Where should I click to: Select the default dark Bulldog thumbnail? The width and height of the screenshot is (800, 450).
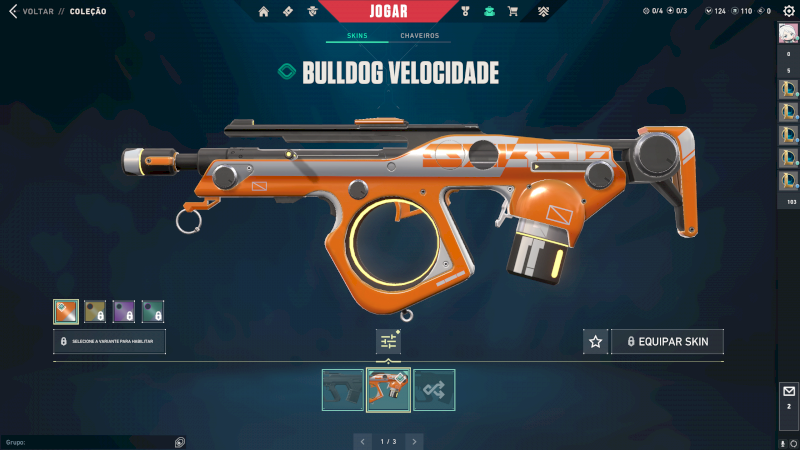(343, 390)
